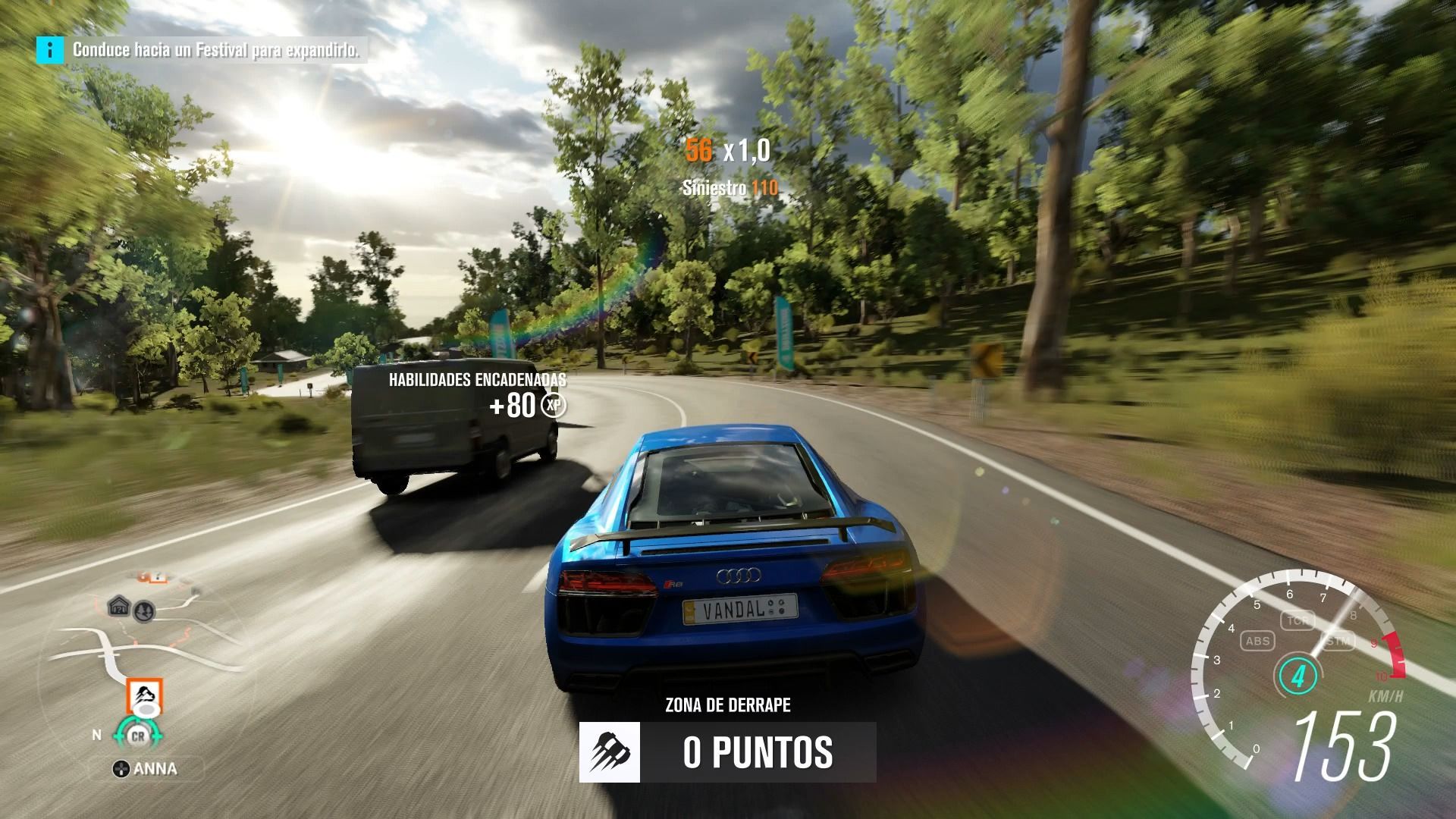This screenshot has width=1456, height=819.
Task: Select the round trees marker on the minimap
Action: coord(143,610)
